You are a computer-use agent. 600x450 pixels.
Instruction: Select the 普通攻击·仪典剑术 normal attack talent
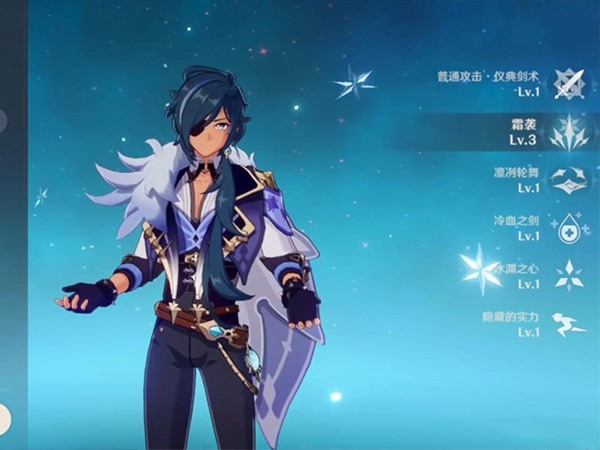(568, 84)
